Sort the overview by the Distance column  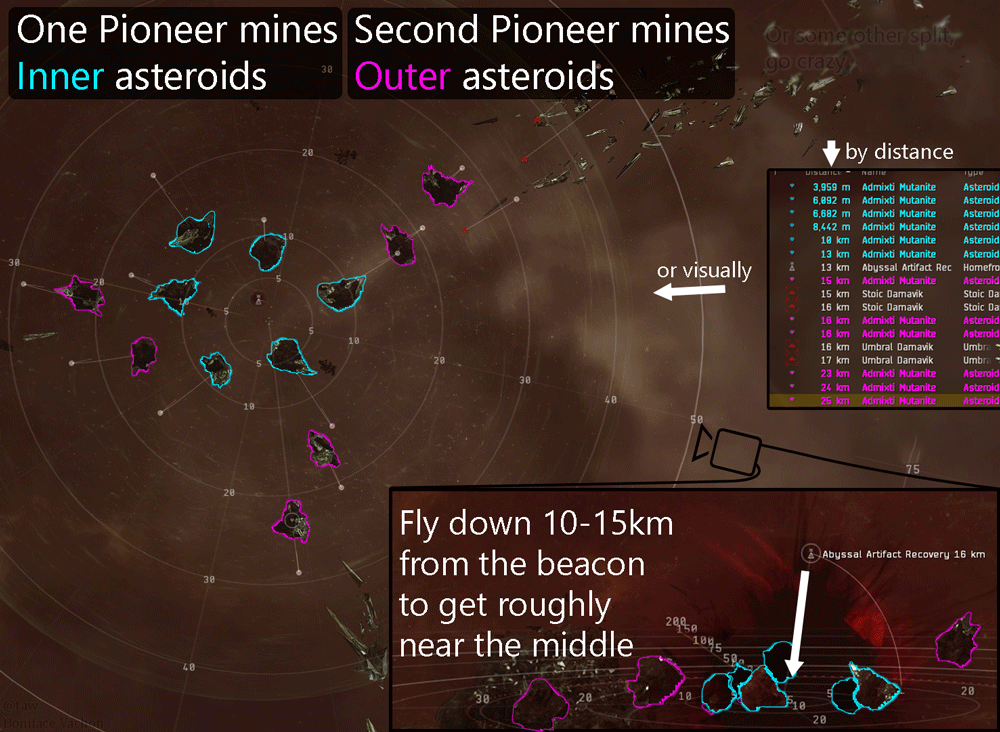point(823,172)
